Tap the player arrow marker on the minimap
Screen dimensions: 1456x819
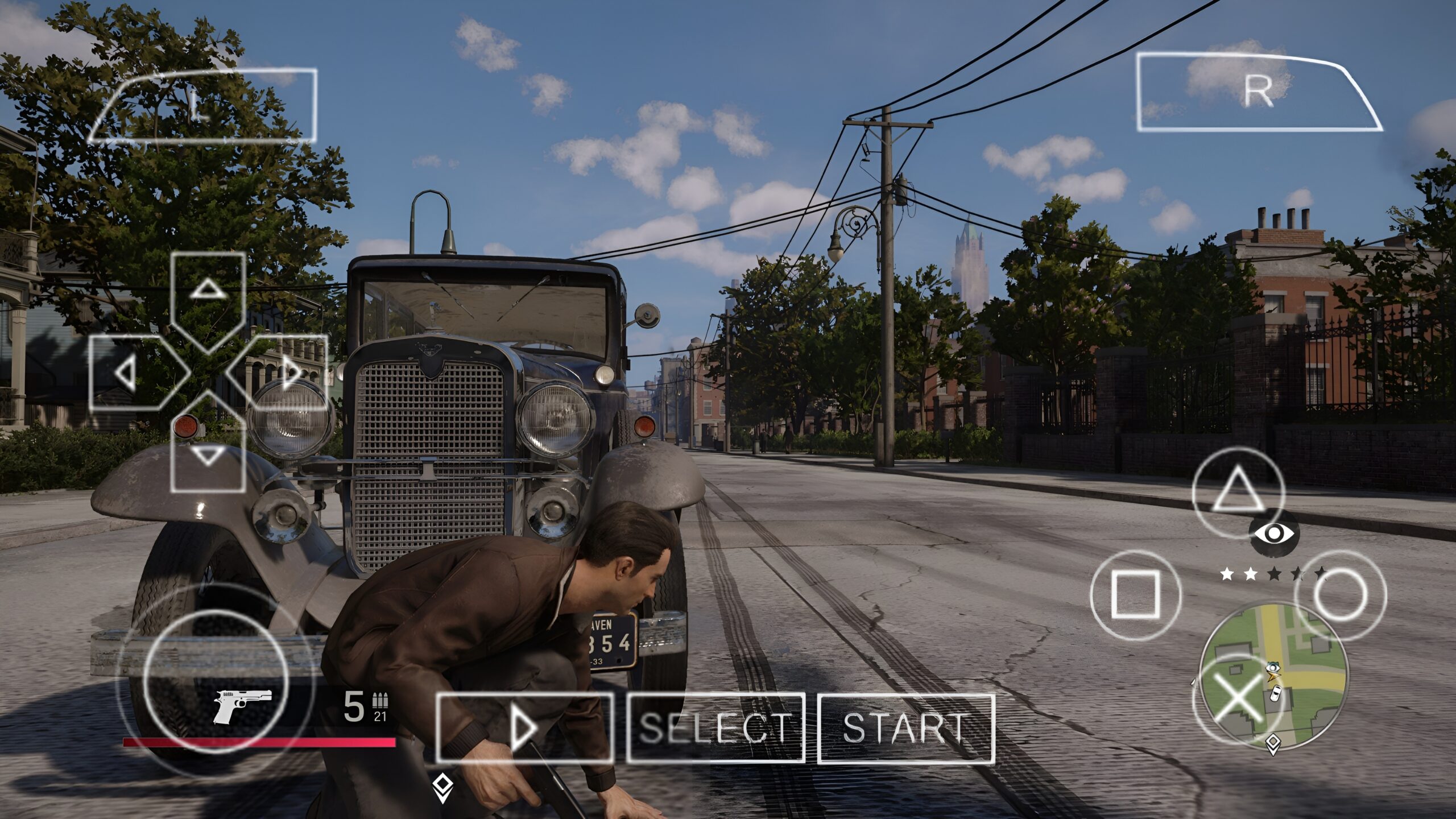coord(1273,676)
